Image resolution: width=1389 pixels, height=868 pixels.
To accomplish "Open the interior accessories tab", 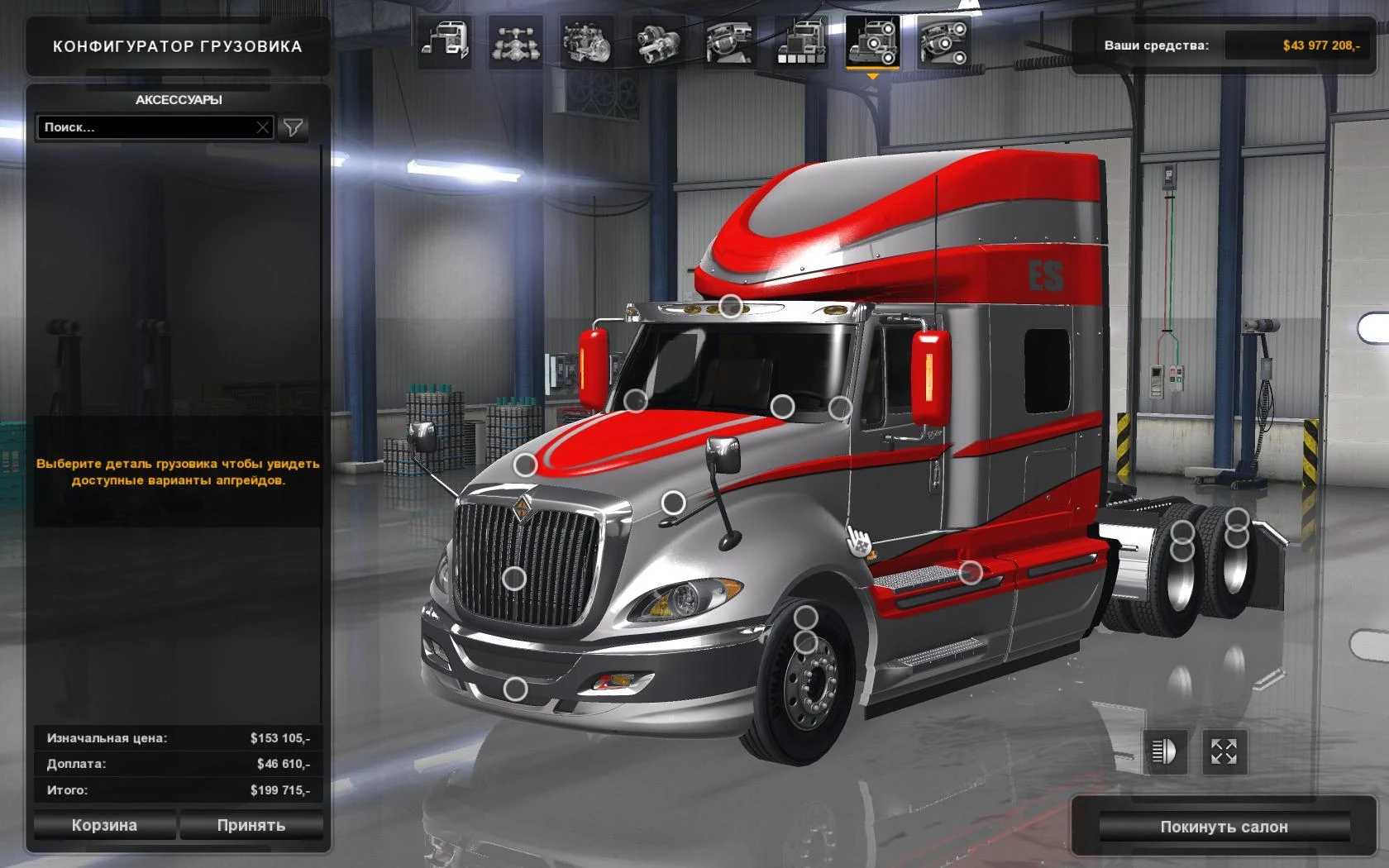I will coord(943,42).
